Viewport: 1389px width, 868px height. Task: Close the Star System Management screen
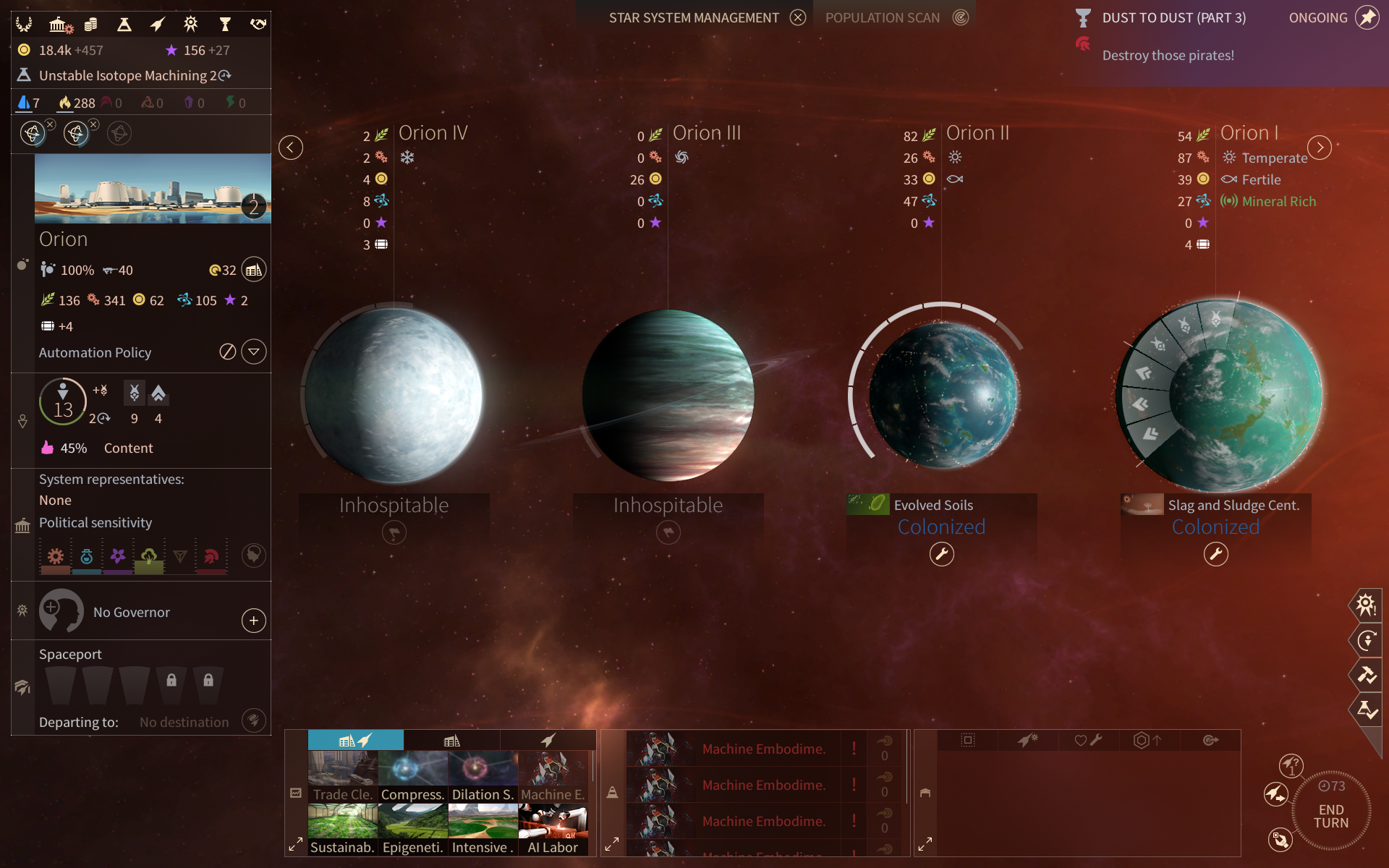(x=797, y=18)
